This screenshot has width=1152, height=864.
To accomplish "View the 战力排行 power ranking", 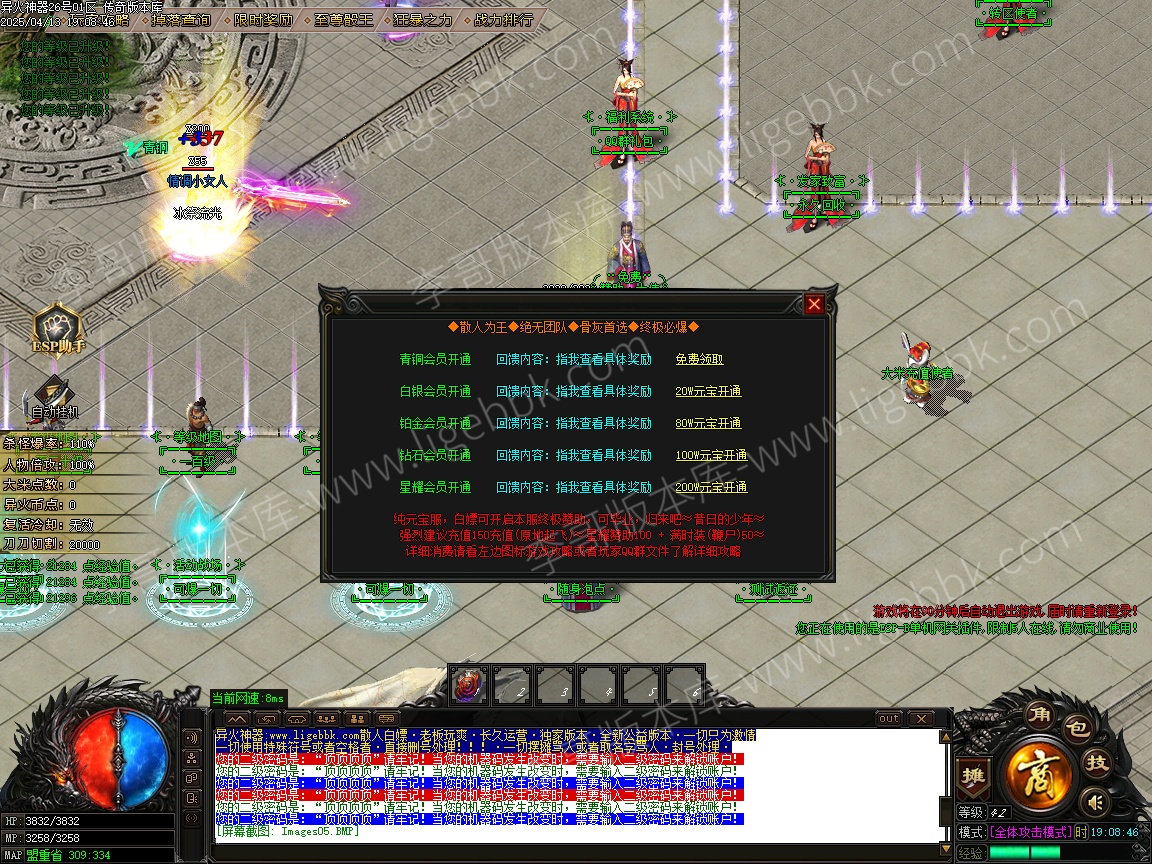I will (502, 19).
